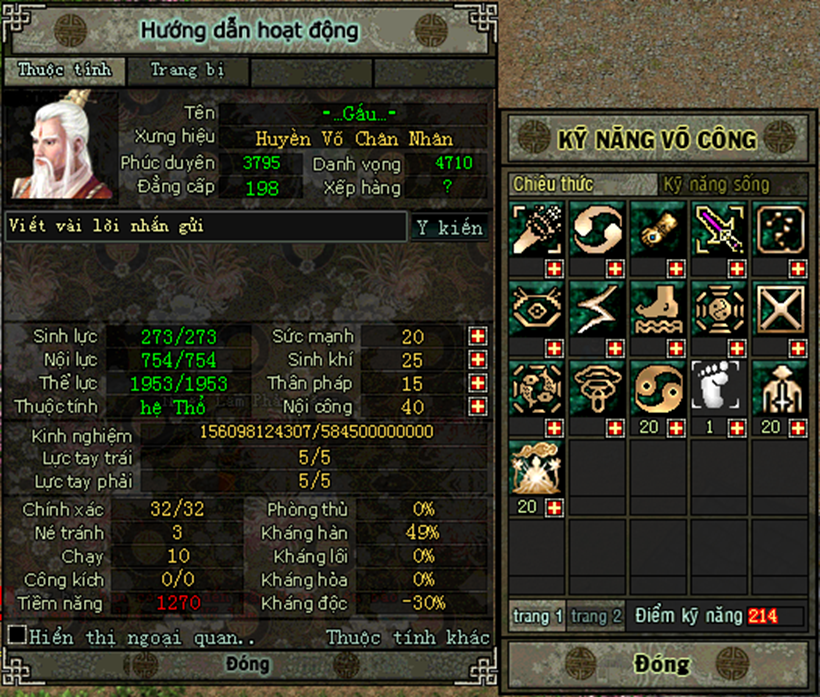This screenshot has width=820, height=697.
Task: Select the yin-yang skill icon
Action: [x=657, y=388]
